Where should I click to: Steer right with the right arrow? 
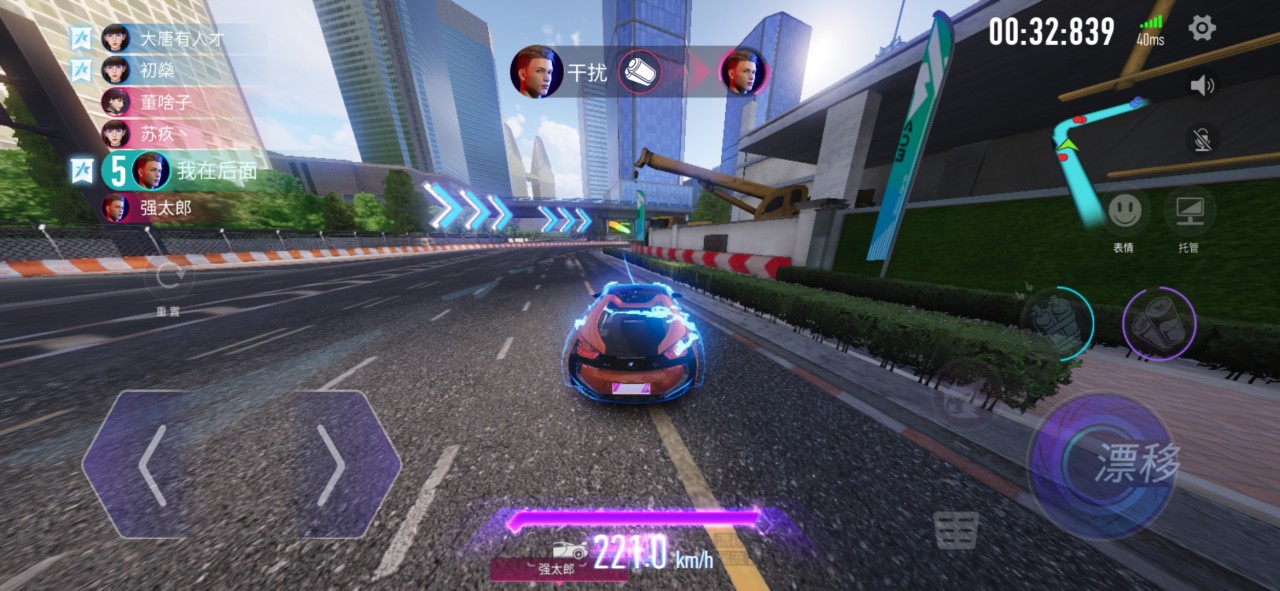pyautogui.click(x=331, y=465)
